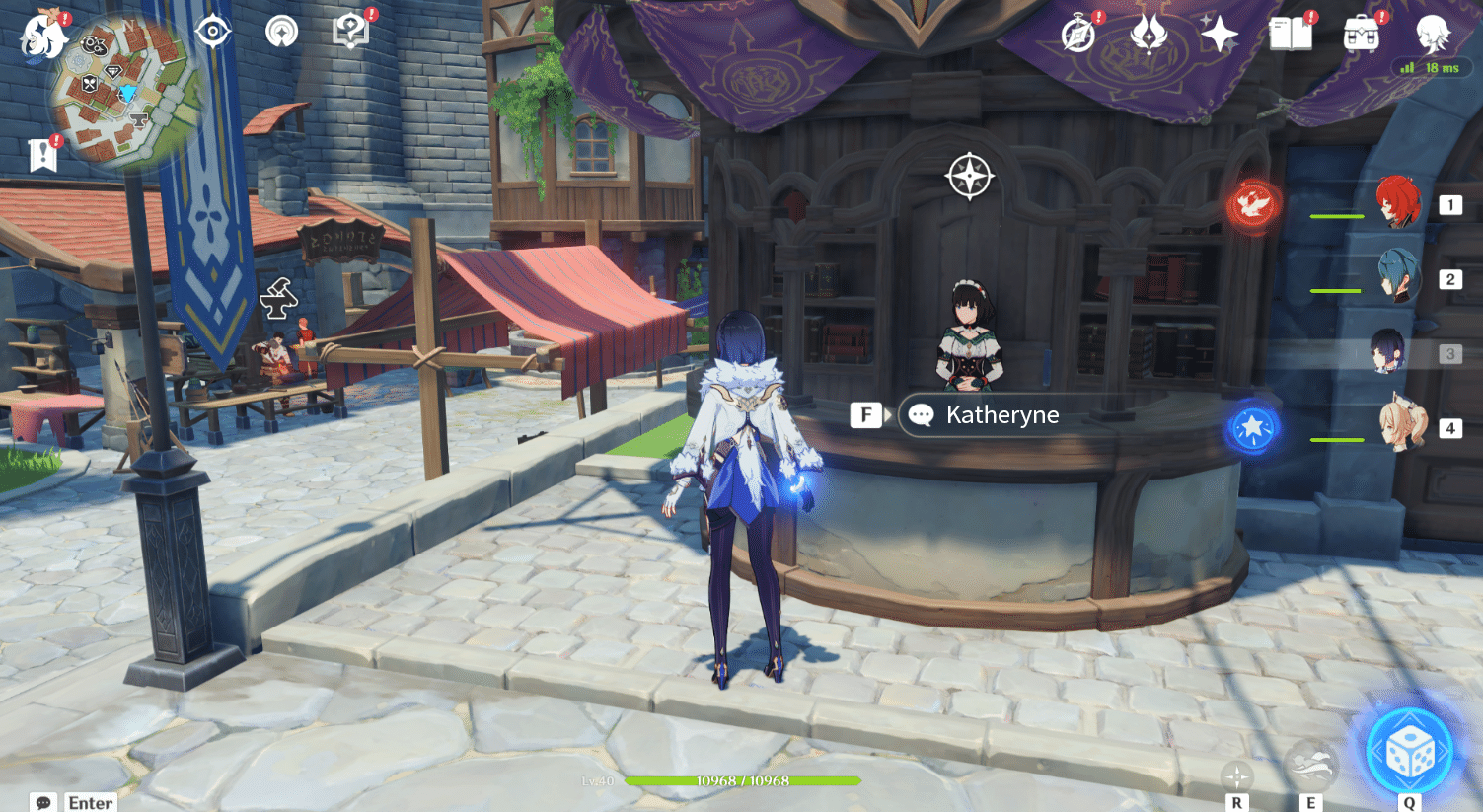Toggle Elemental Sight eye icon
The width and height of the screenshot is (1483, 812).
213,30
